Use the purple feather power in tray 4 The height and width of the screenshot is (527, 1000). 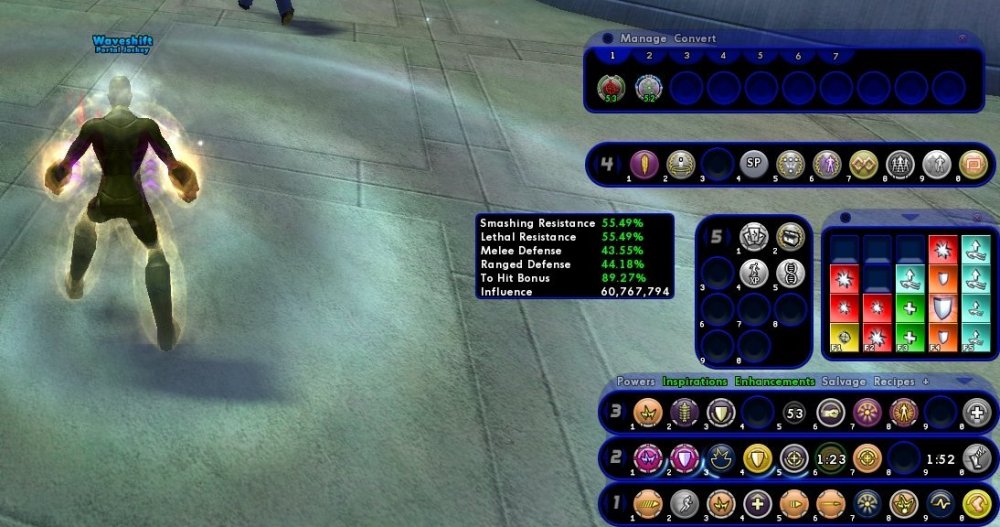(643, 164)
